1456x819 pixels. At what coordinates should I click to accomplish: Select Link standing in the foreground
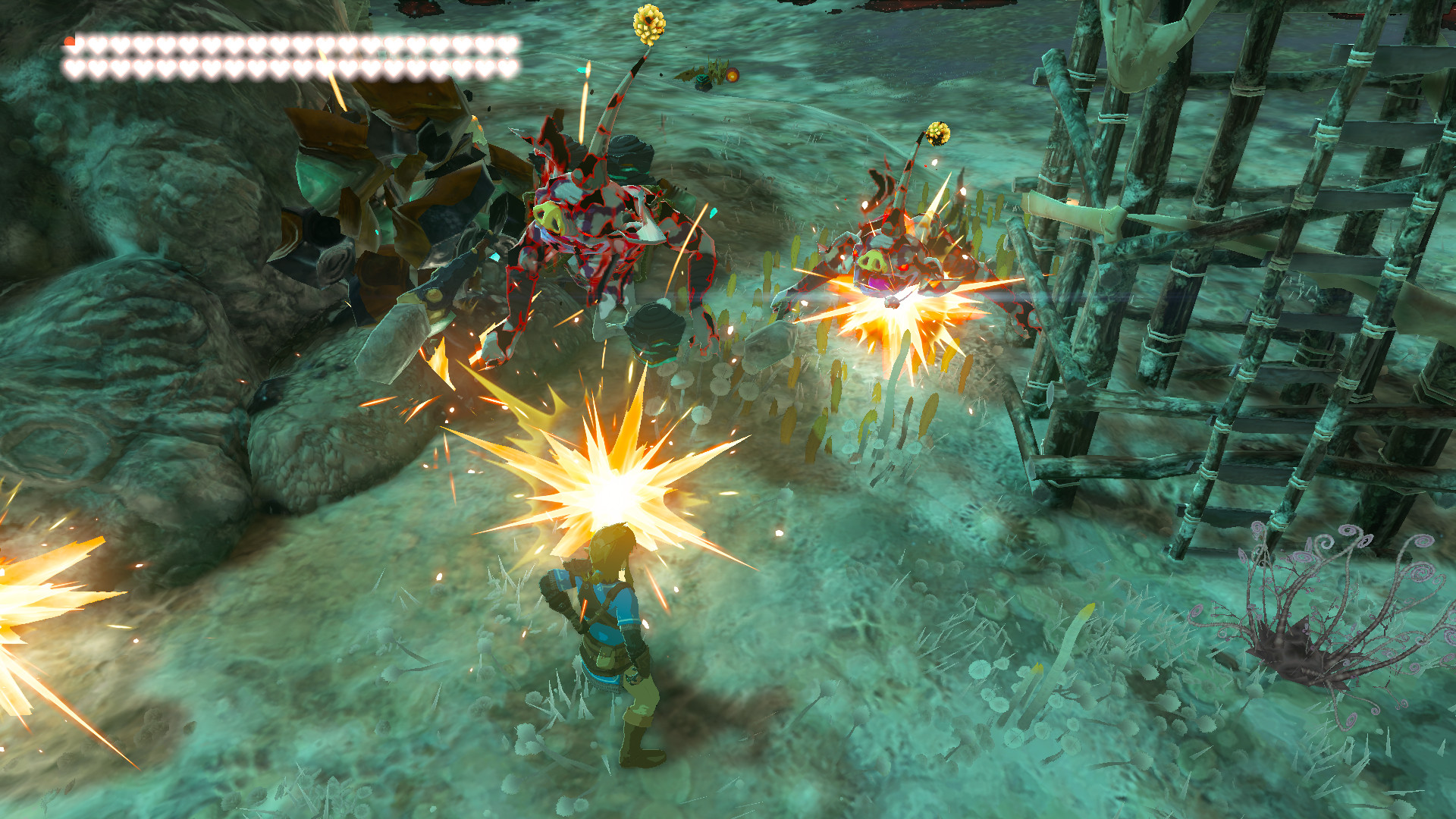pos(607,645)
